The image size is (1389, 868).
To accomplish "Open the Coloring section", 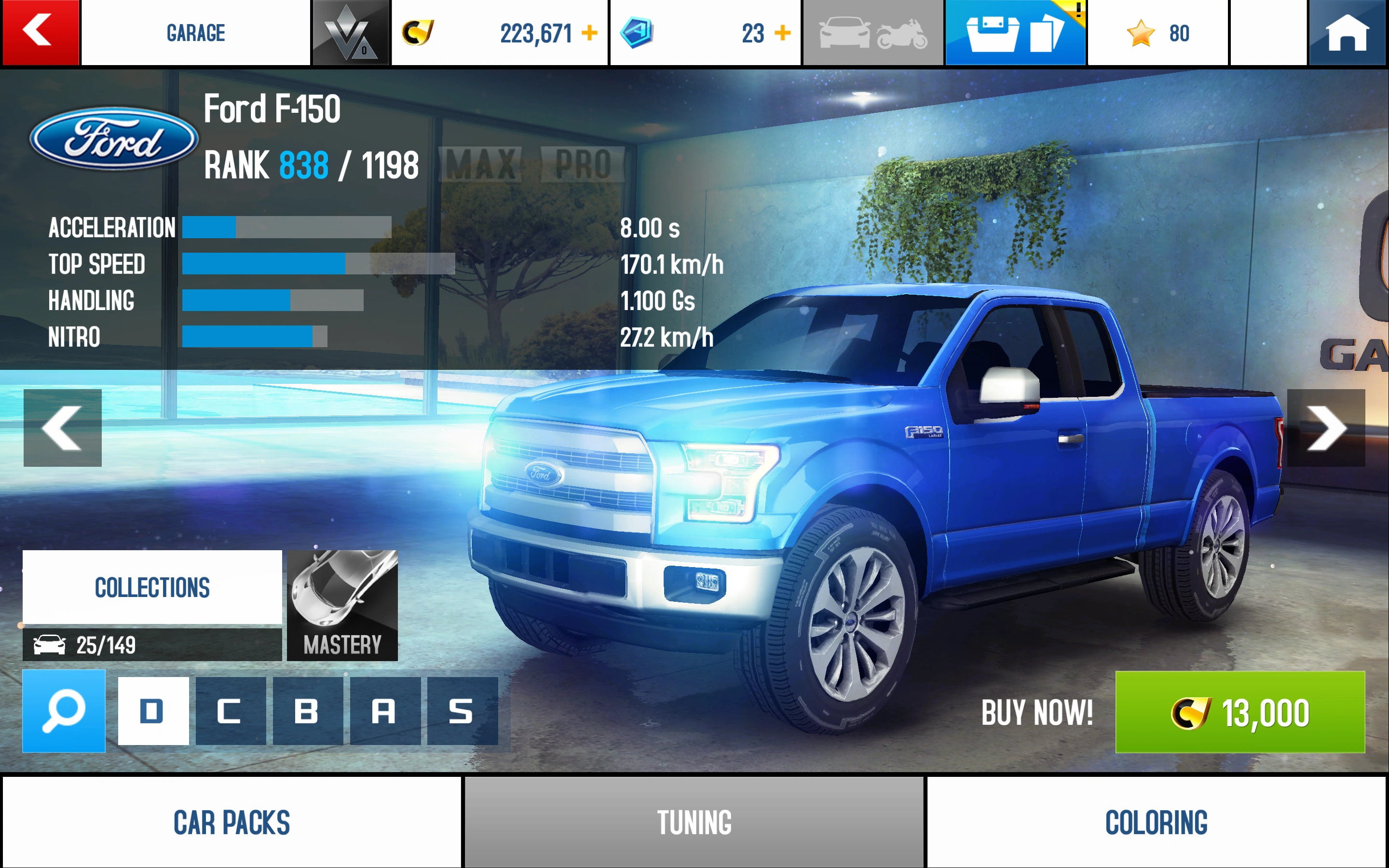I will point(1156,822).
